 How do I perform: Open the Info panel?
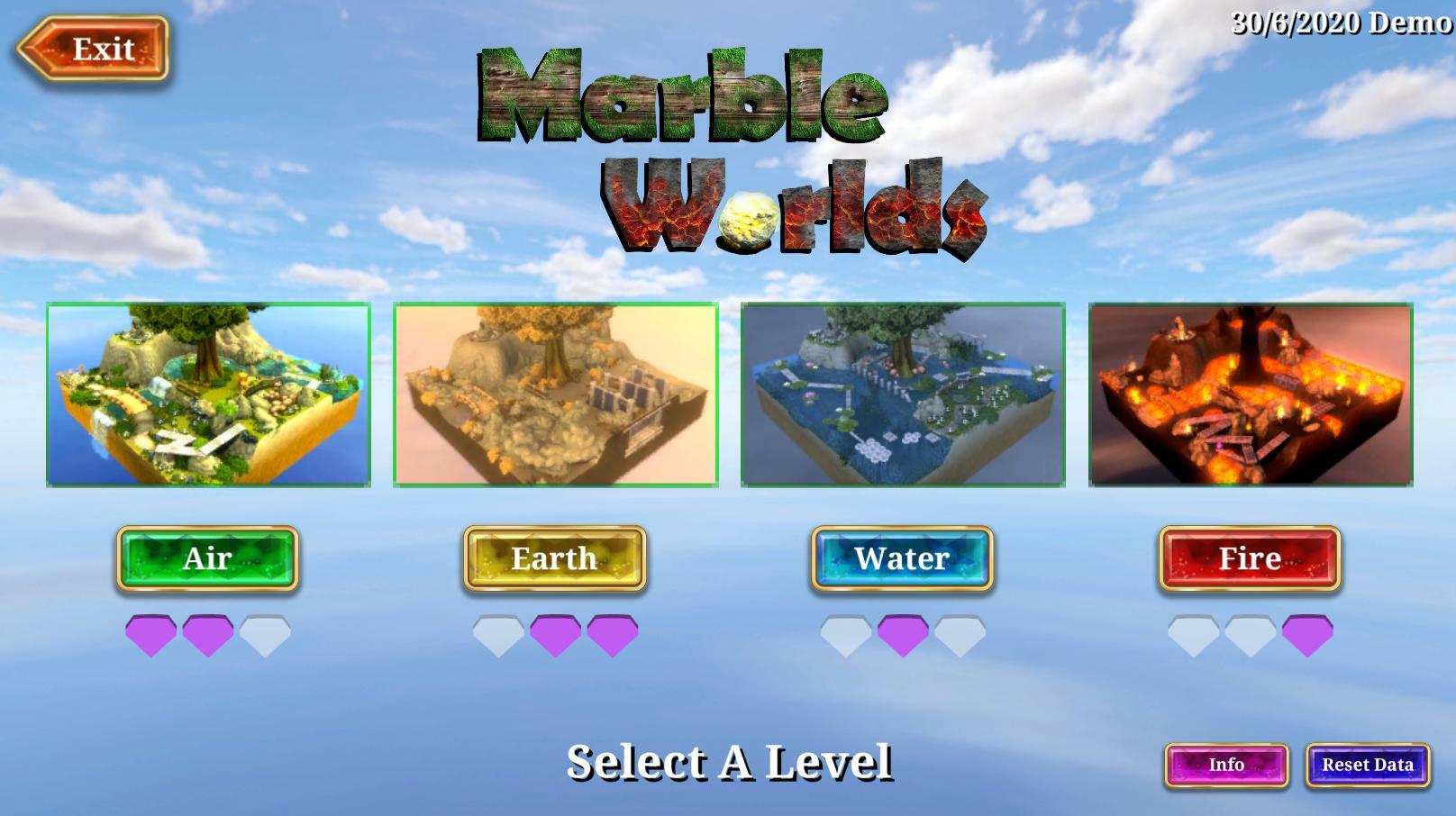click(1229, 766)
